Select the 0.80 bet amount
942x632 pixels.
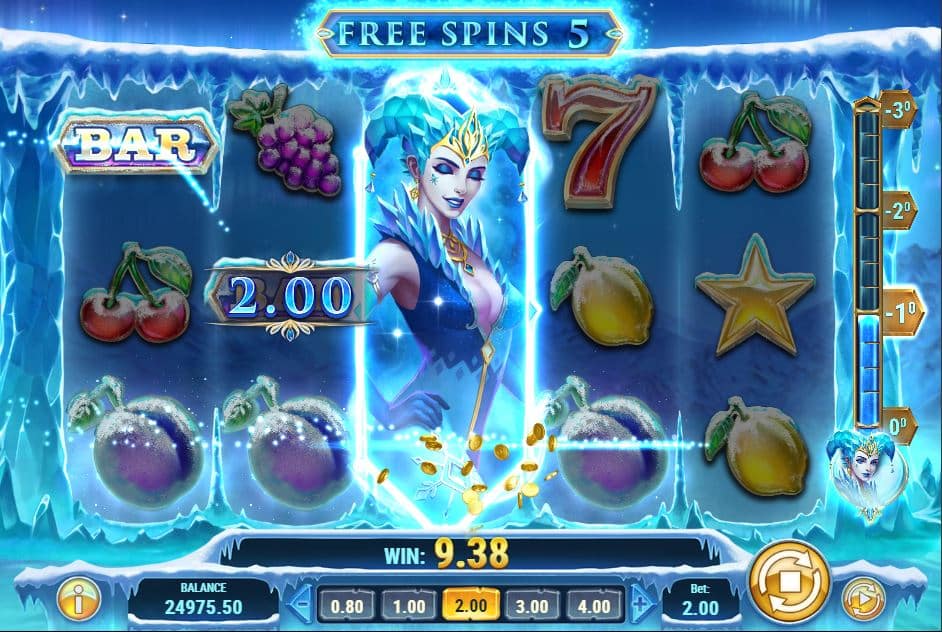(x=346, y=604)
